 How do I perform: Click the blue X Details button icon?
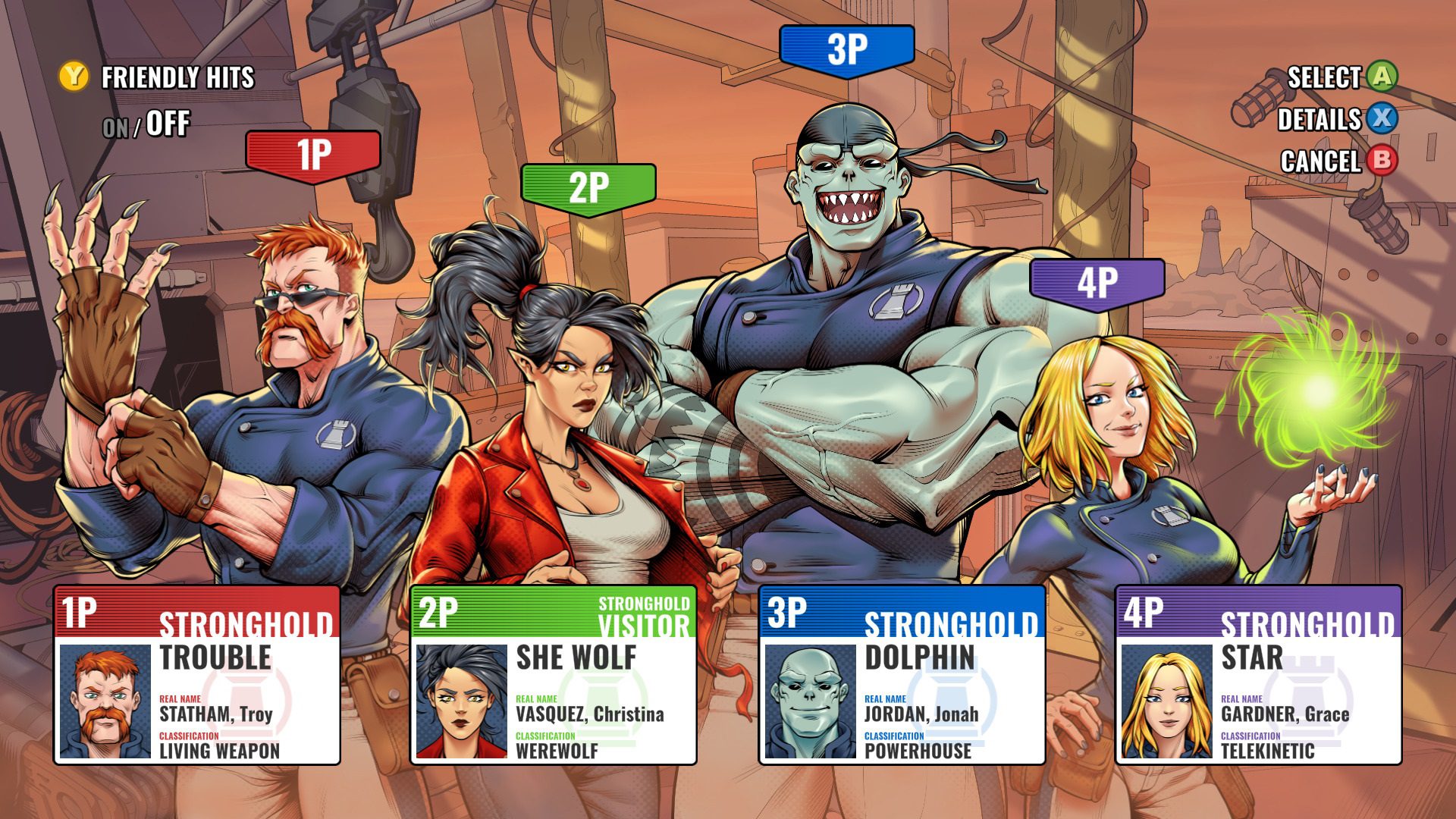pyautogui.click(x=1381, y=119)
